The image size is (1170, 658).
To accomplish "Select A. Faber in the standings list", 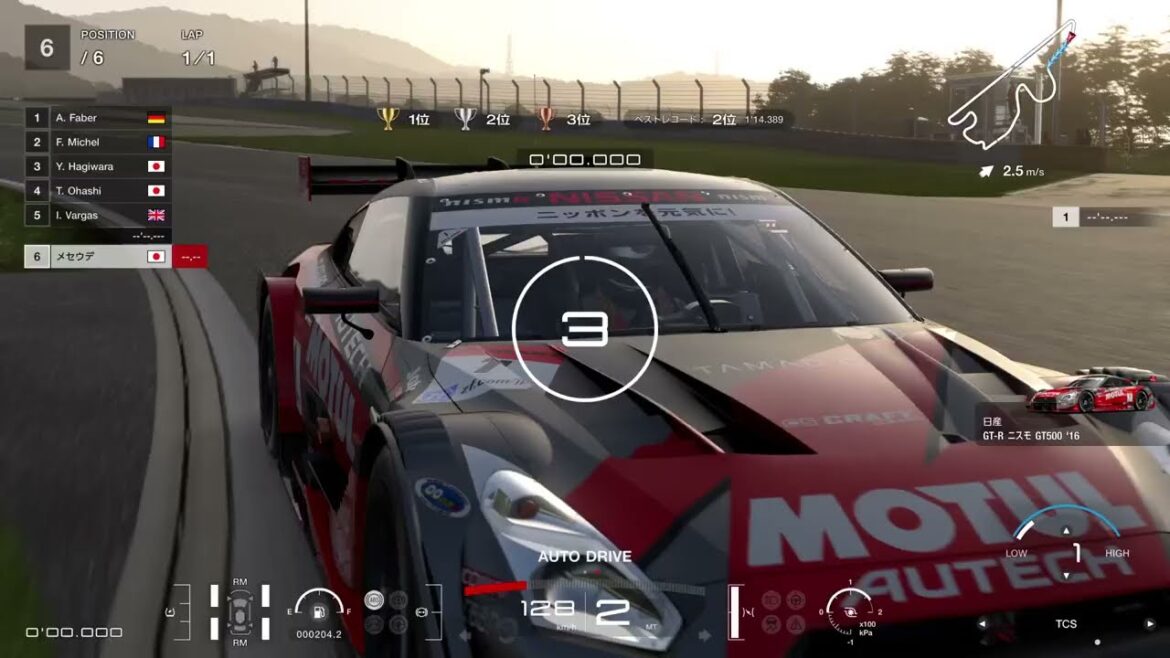I will [97, 118].
